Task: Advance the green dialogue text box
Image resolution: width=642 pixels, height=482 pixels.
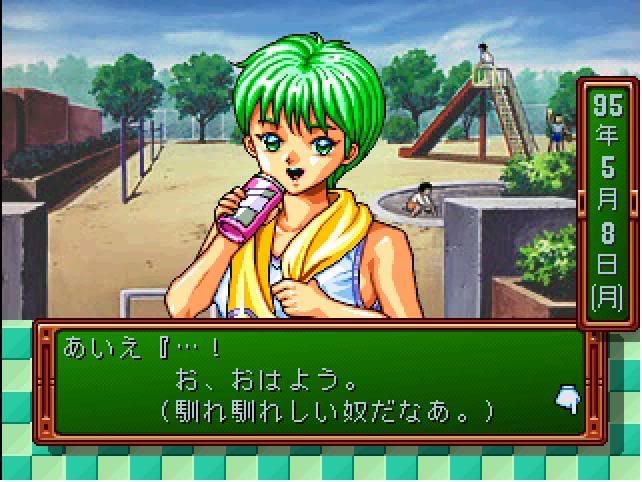Action: [x=310, y=381]
